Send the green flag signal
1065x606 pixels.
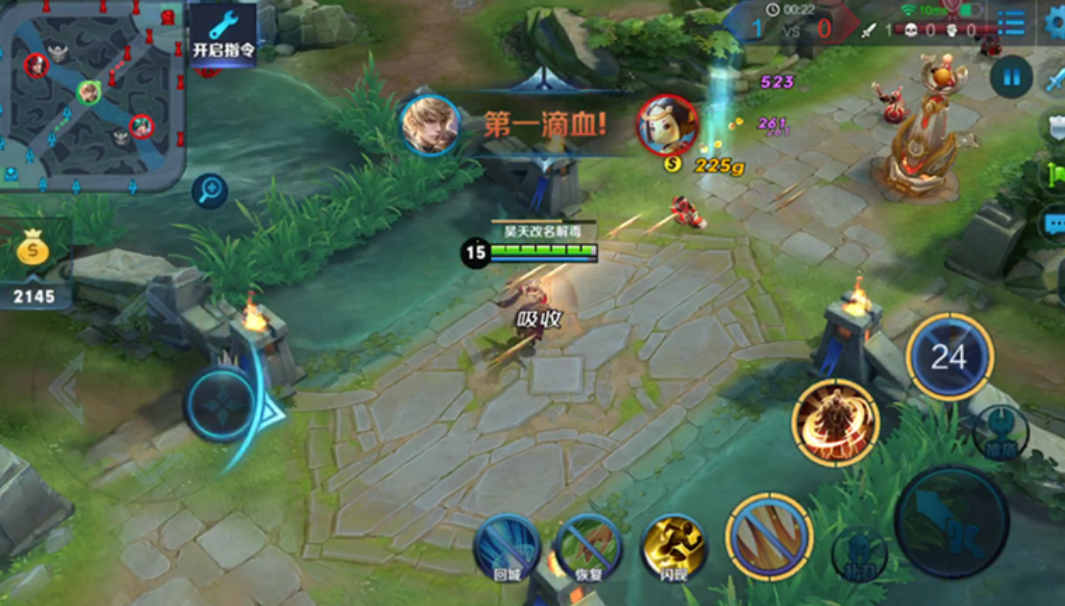click(1056, 175)
